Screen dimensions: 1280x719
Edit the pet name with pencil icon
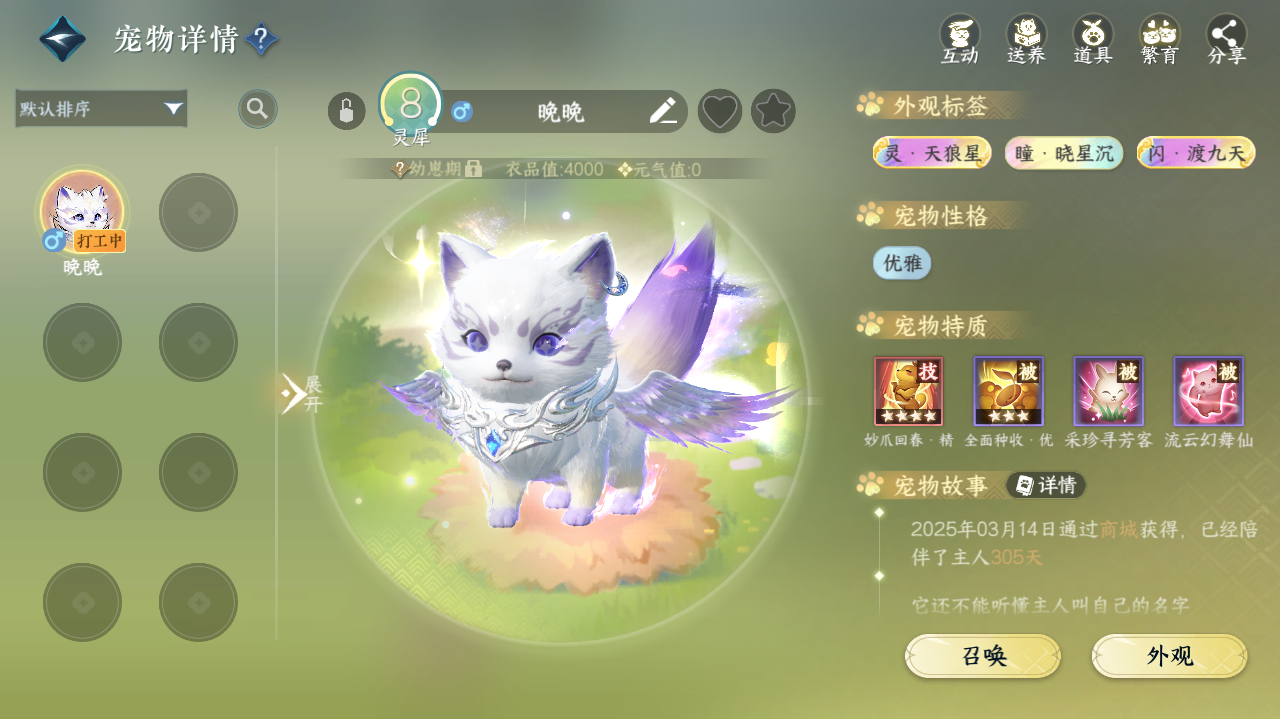click(663, 111)
